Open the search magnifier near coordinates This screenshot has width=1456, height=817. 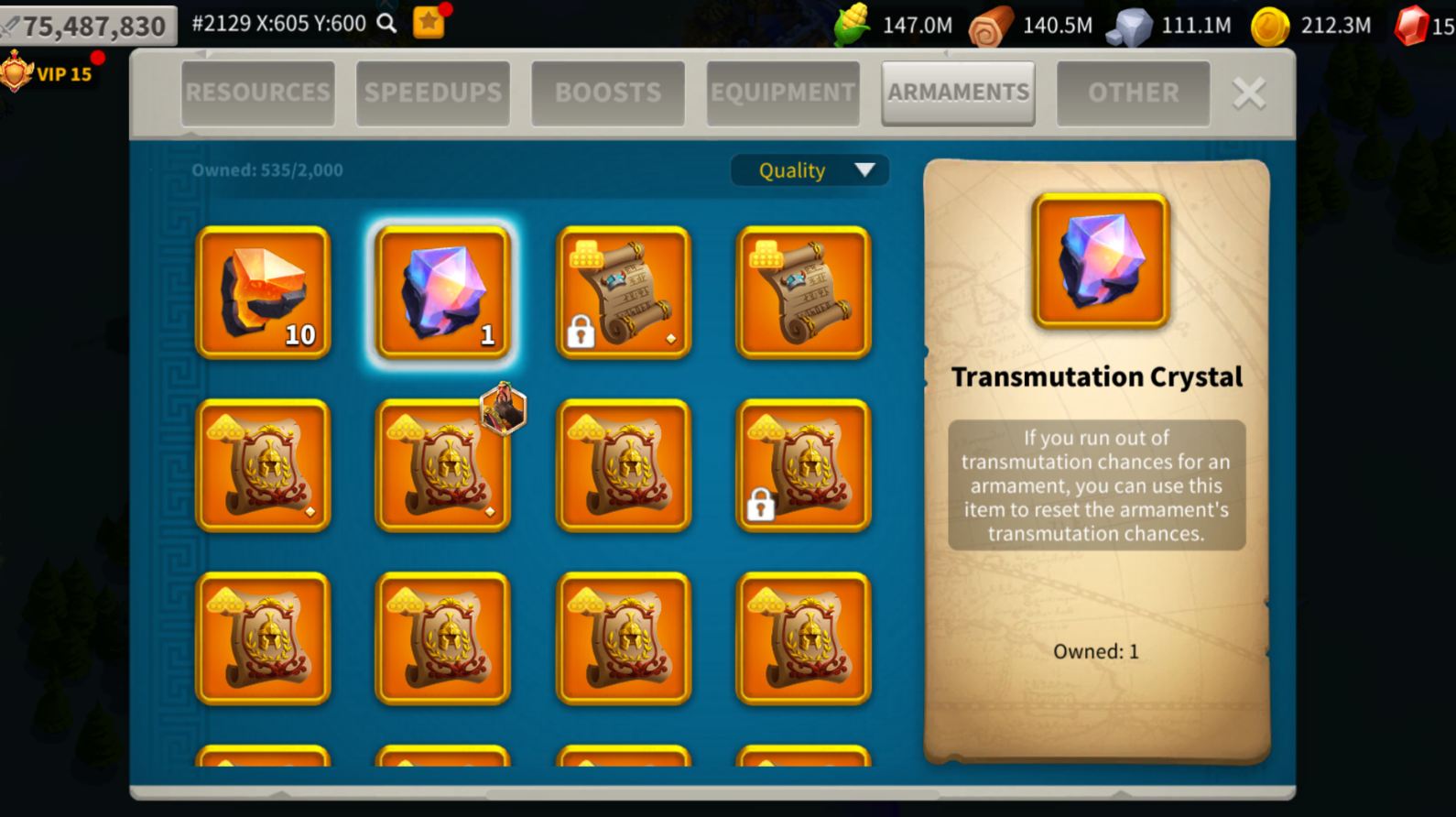(386, 23)
